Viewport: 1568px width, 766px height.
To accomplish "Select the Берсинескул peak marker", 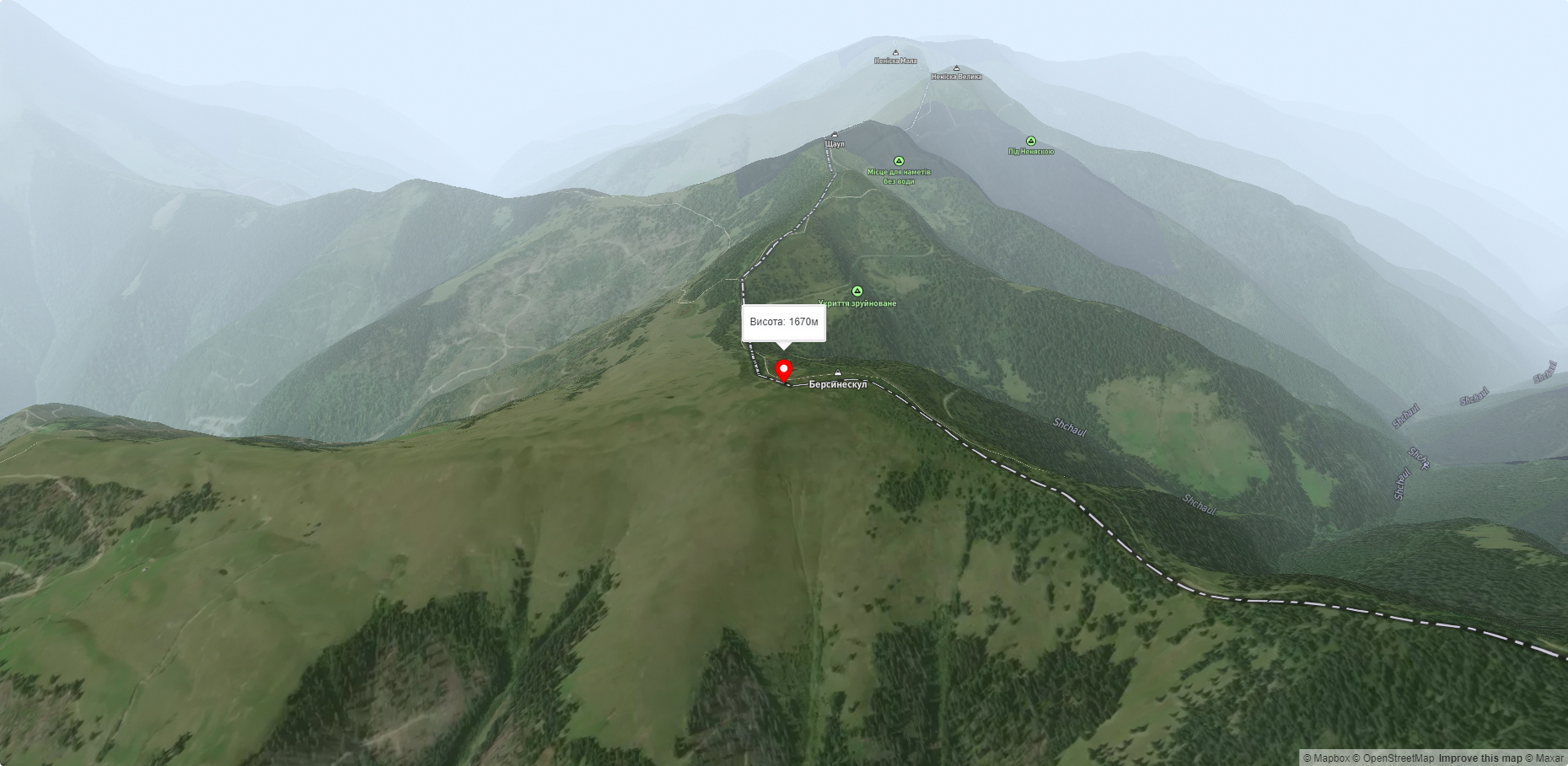I will point(837,373).
